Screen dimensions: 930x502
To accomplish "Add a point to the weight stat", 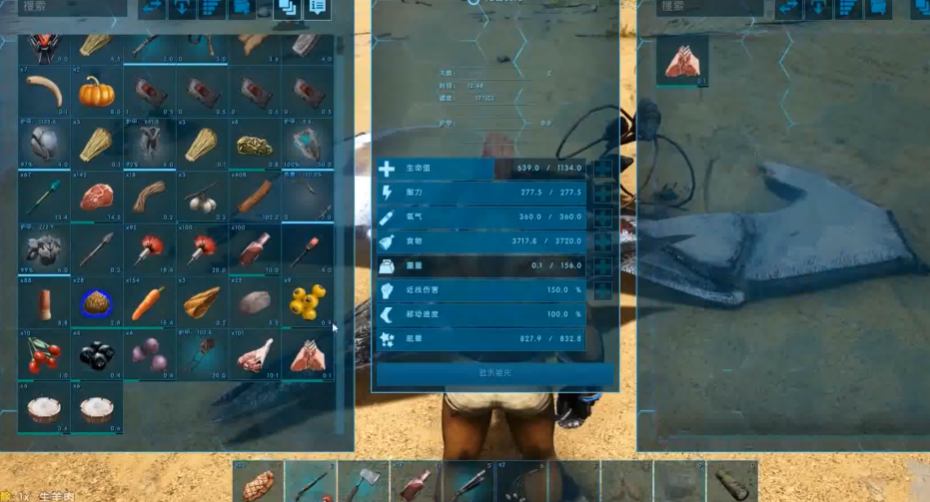I will click(604, 266).
